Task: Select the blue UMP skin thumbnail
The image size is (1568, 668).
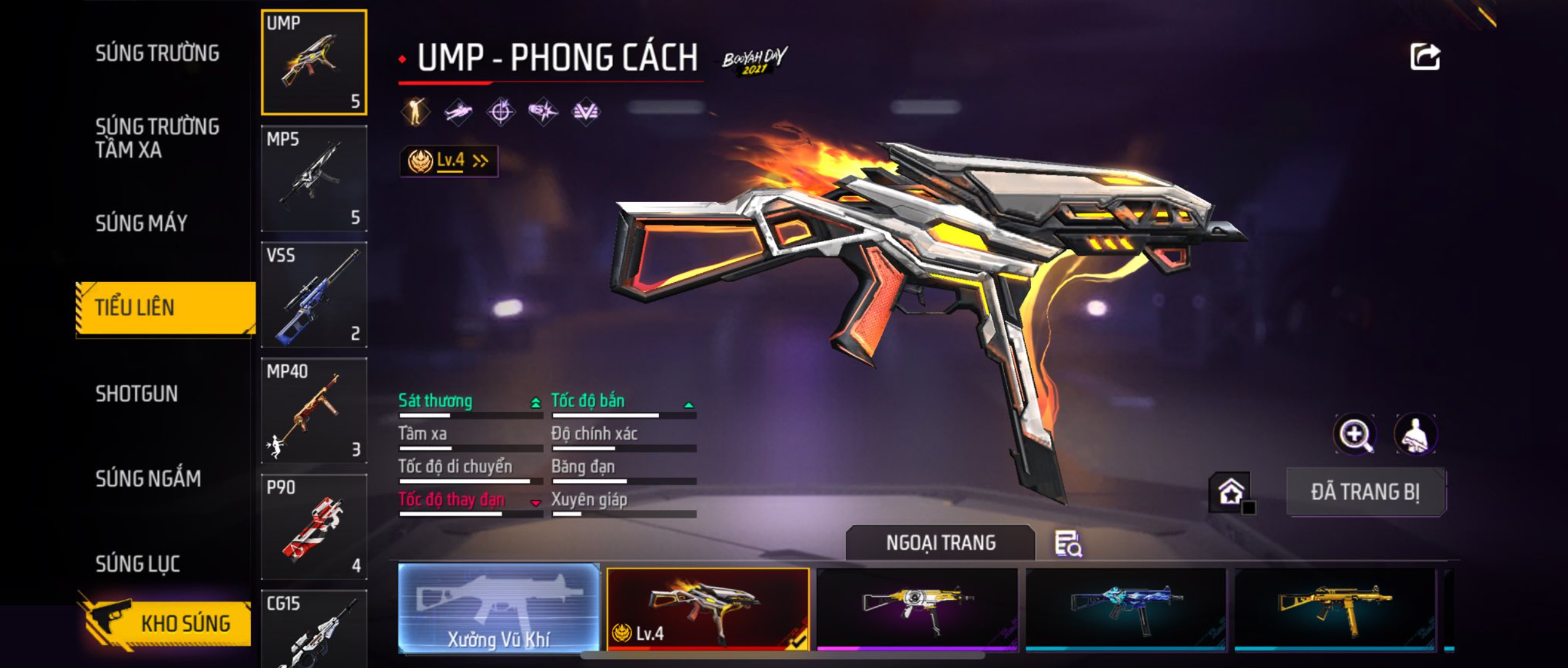Action: point(1126,608)
